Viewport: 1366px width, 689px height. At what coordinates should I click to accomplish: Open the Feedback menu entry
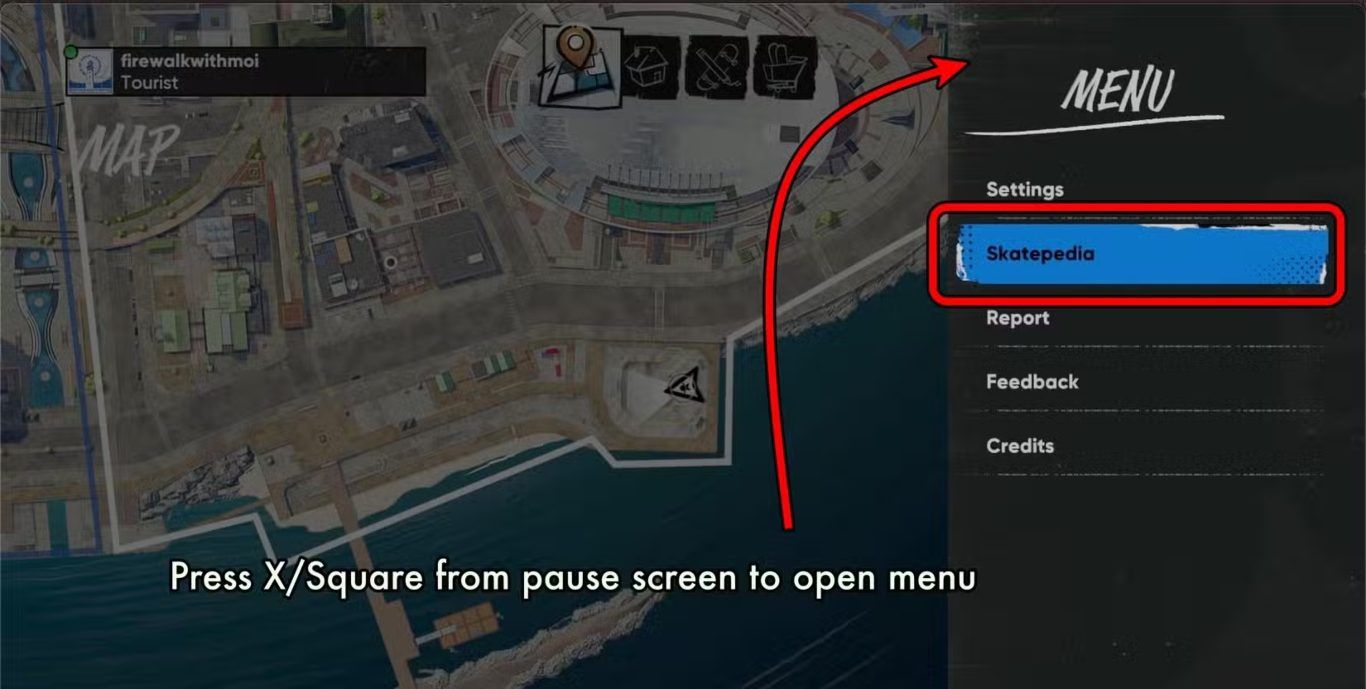[x=1032, y=382]
